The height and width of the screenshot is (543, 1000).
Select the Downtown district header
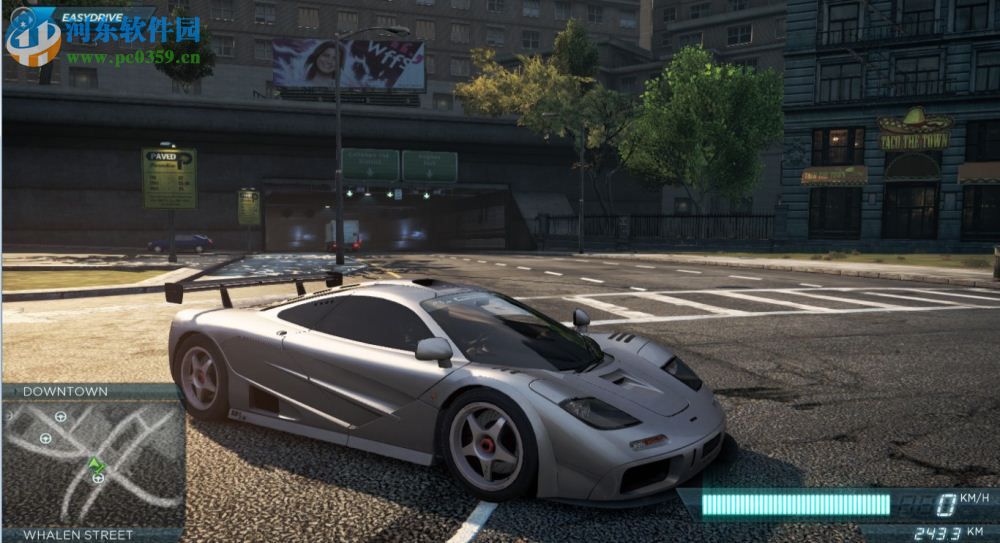(65, 391)
